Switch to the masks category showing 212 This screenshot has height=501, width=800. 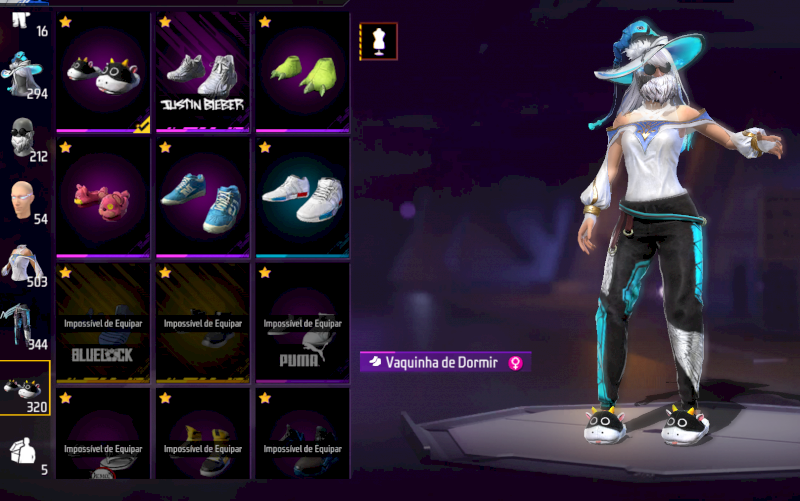[x=26, y=138]
